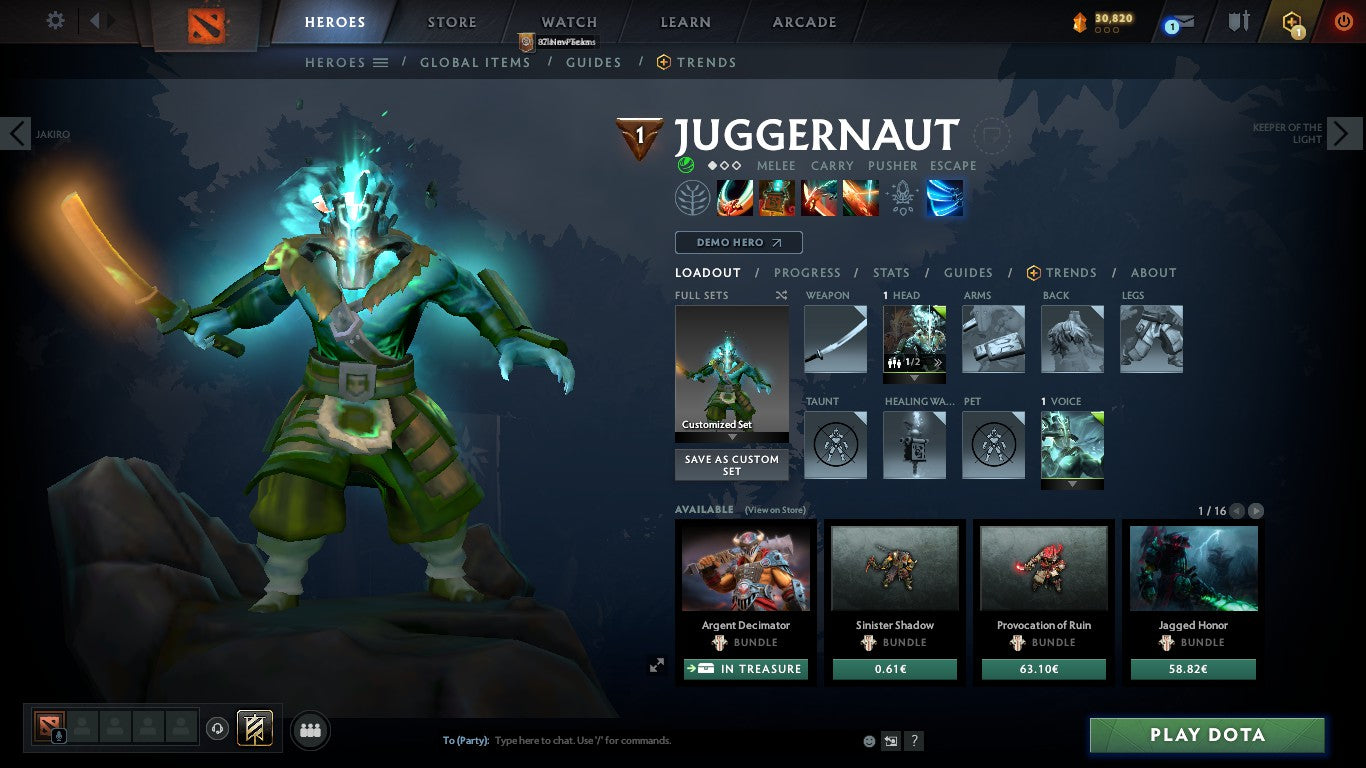Click the Jagged Honor bundle thumbnail

coord(1192,567)
